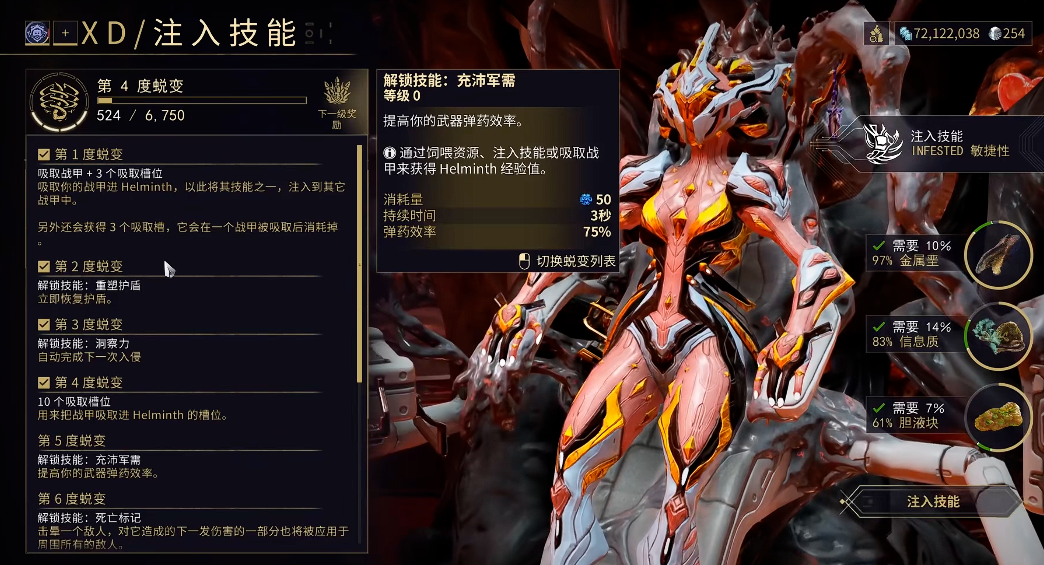Pick the 胆液块 resource circle

pos(998,413)
